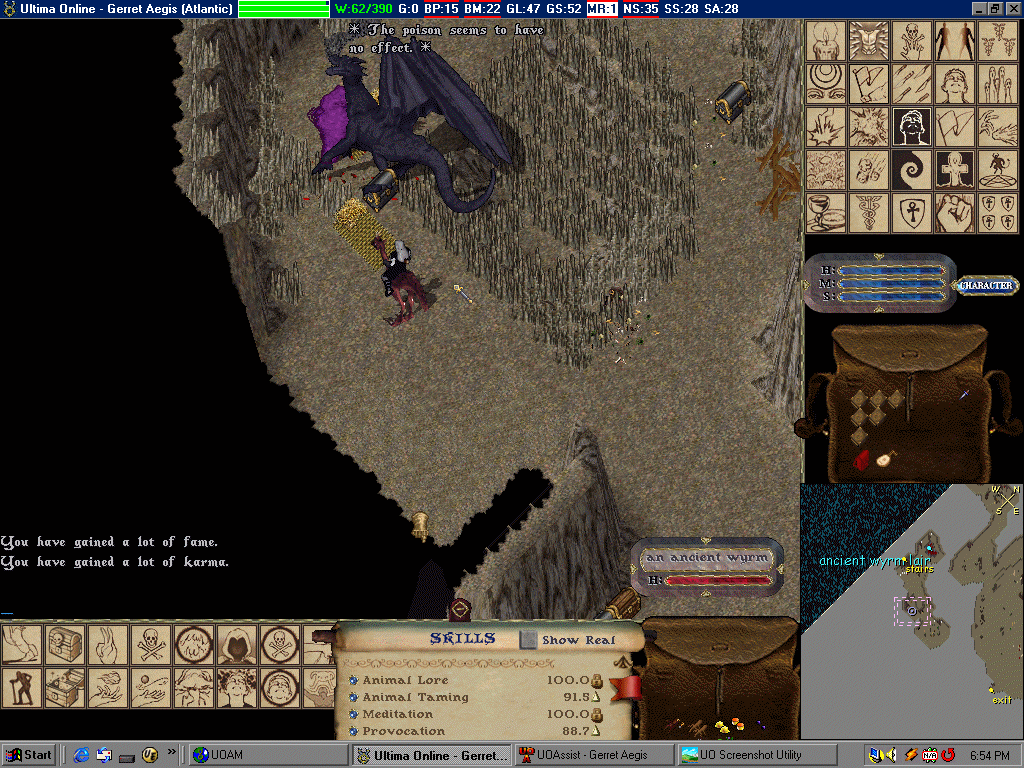Activate the Provocation skill gem
This screenshot has height=768, width=1024.
[353, 731]
